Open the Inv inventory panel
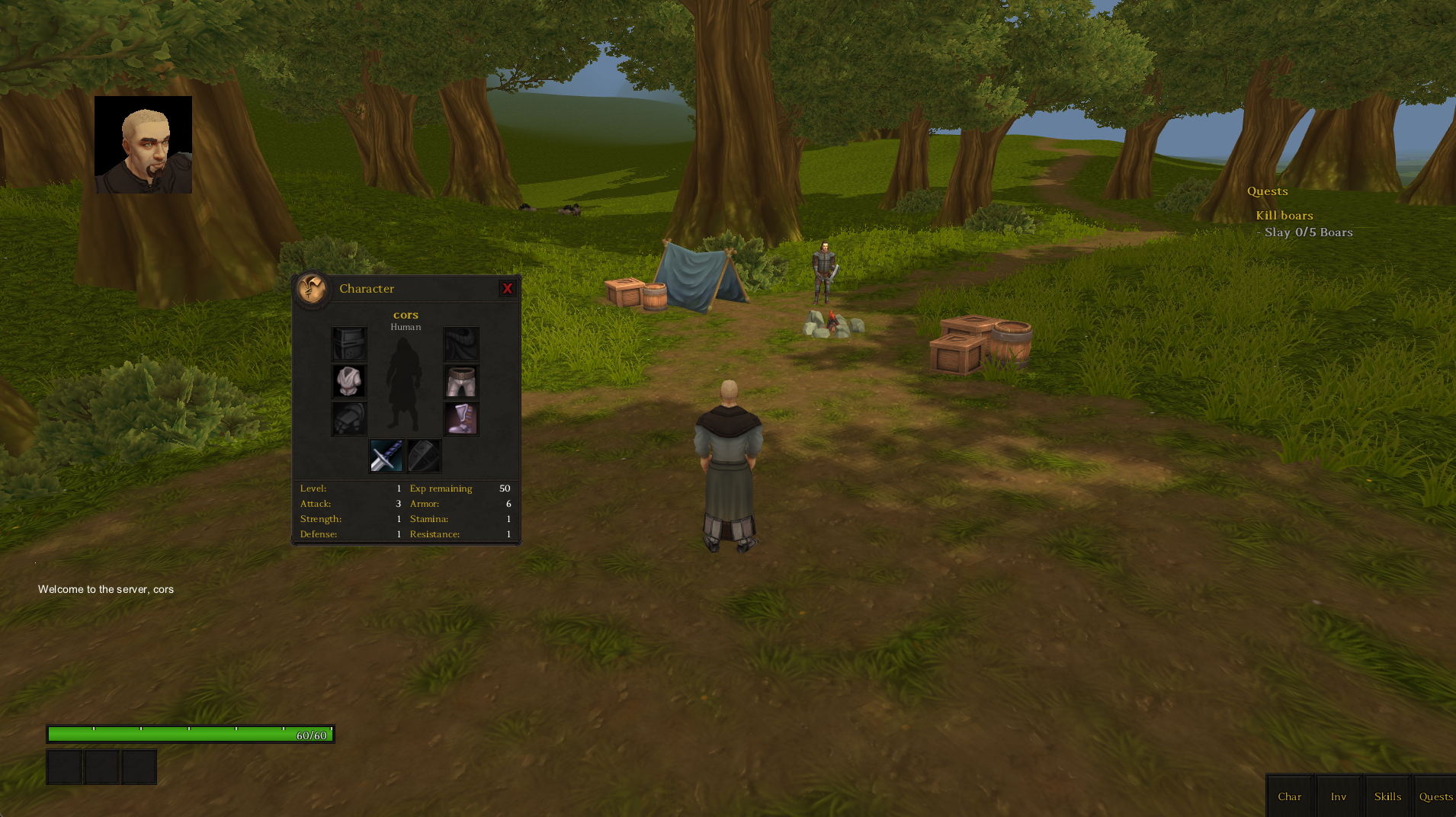The image size is (1456, 817). (x=1339, y=796)
